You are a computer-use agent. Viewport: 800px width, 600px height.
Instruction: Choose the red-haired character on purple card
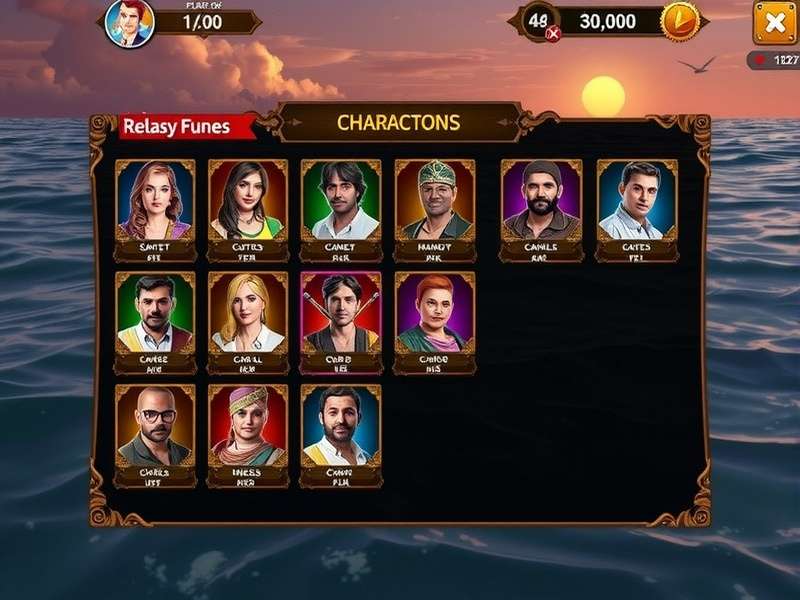click(x=434, y=322)
